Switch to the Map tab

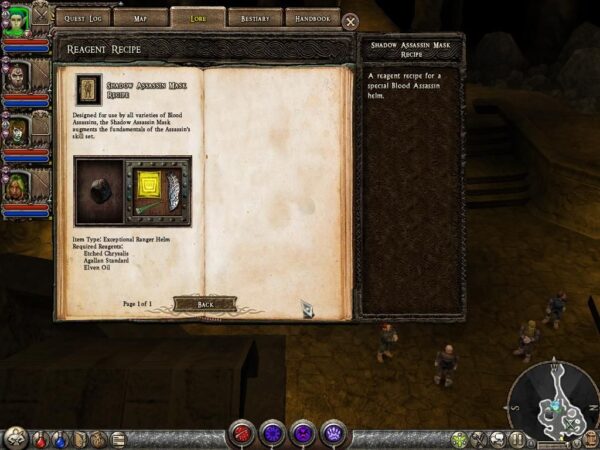click(x=140, y=17)
